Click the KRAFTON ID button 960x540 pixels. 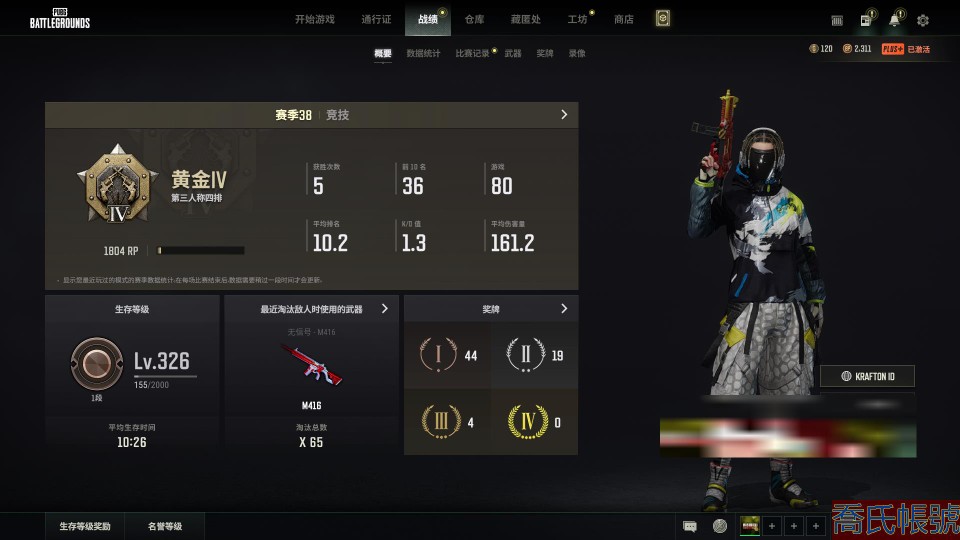[867, 376]
